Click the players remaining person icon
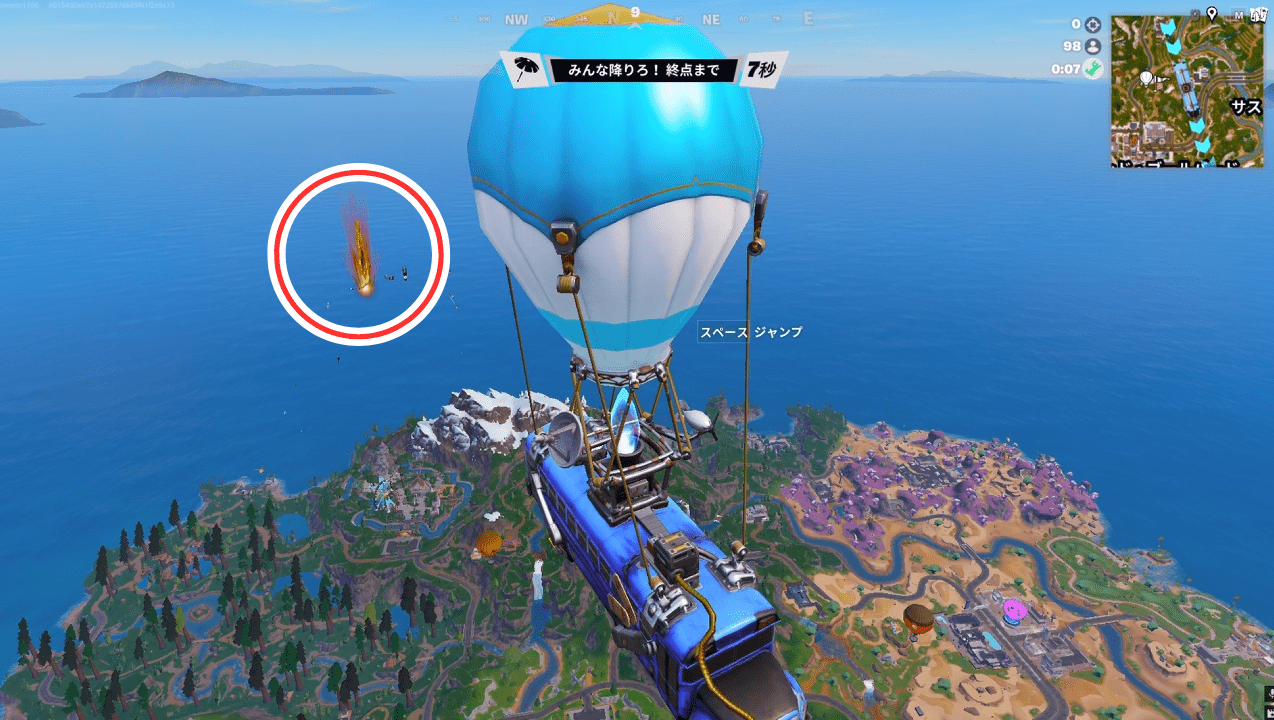 click(x=1093, y=47)
